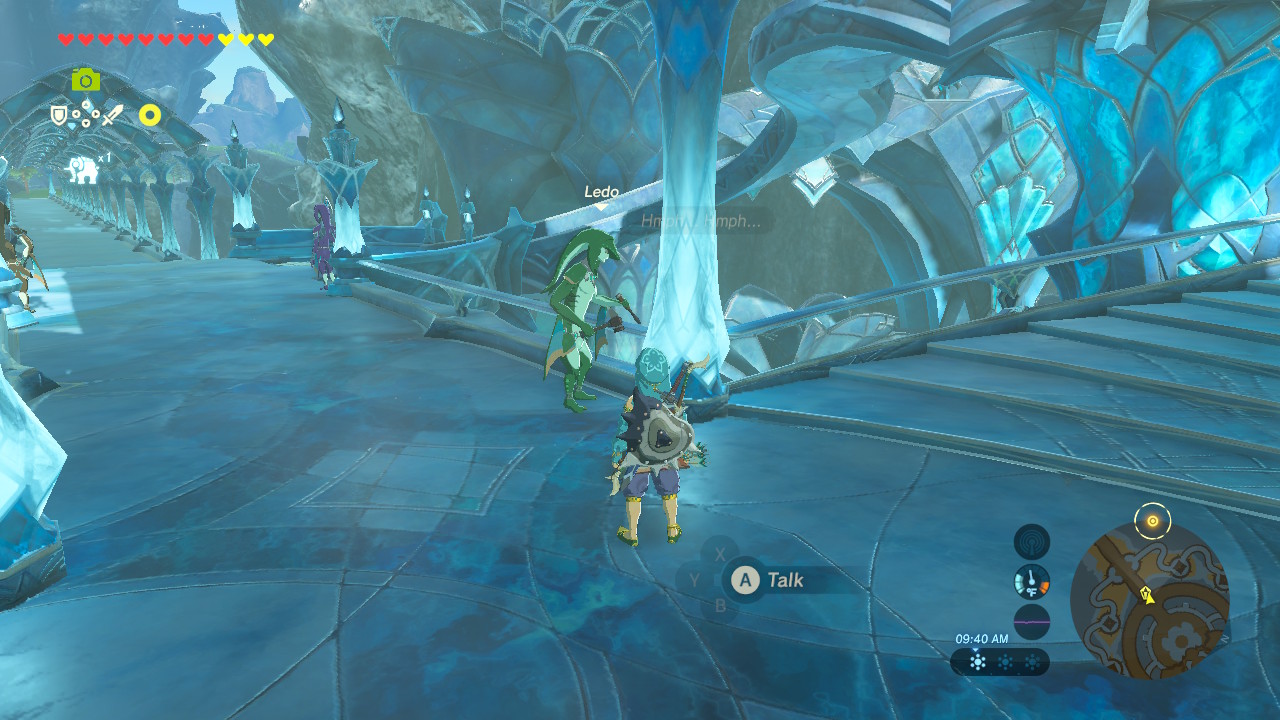Activate the Vah Ruta elephant ability icon
The height and width of the screenshot is (720, 1280).
(x=82, y=171)
